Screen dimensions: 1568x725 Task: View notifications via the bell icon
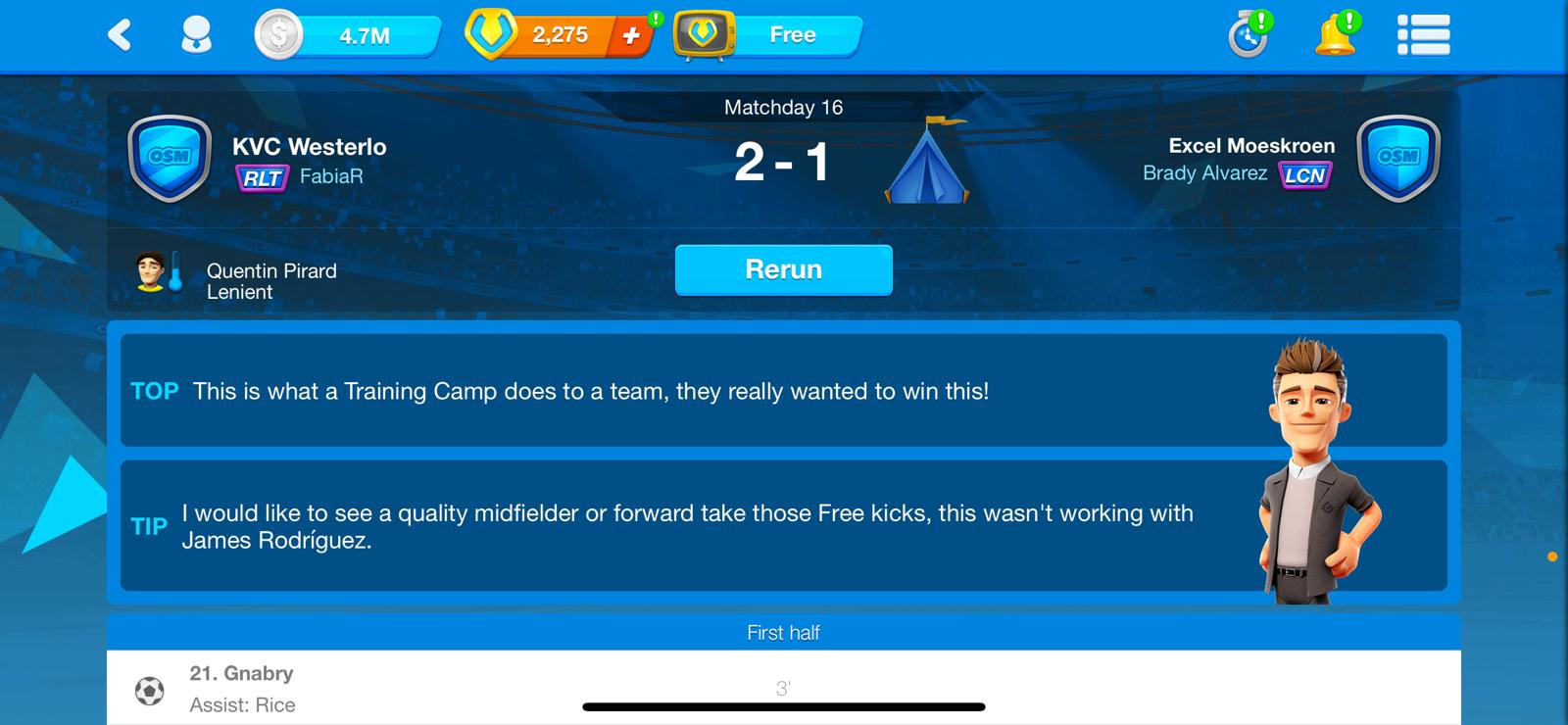[1336, 36]
